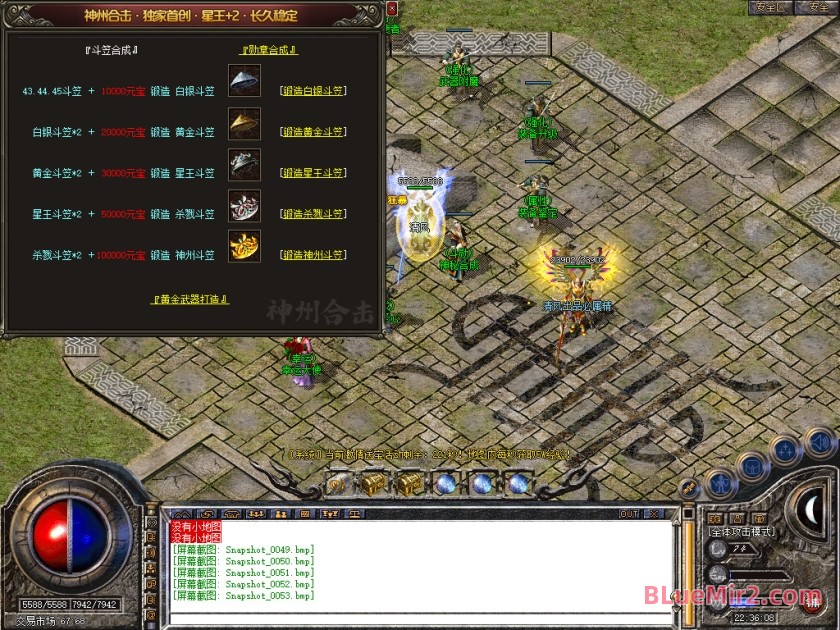Select the 锻造黄金斗笠 forge link
Viewport: 840px width, 630px height.
(x=313, y=132)
